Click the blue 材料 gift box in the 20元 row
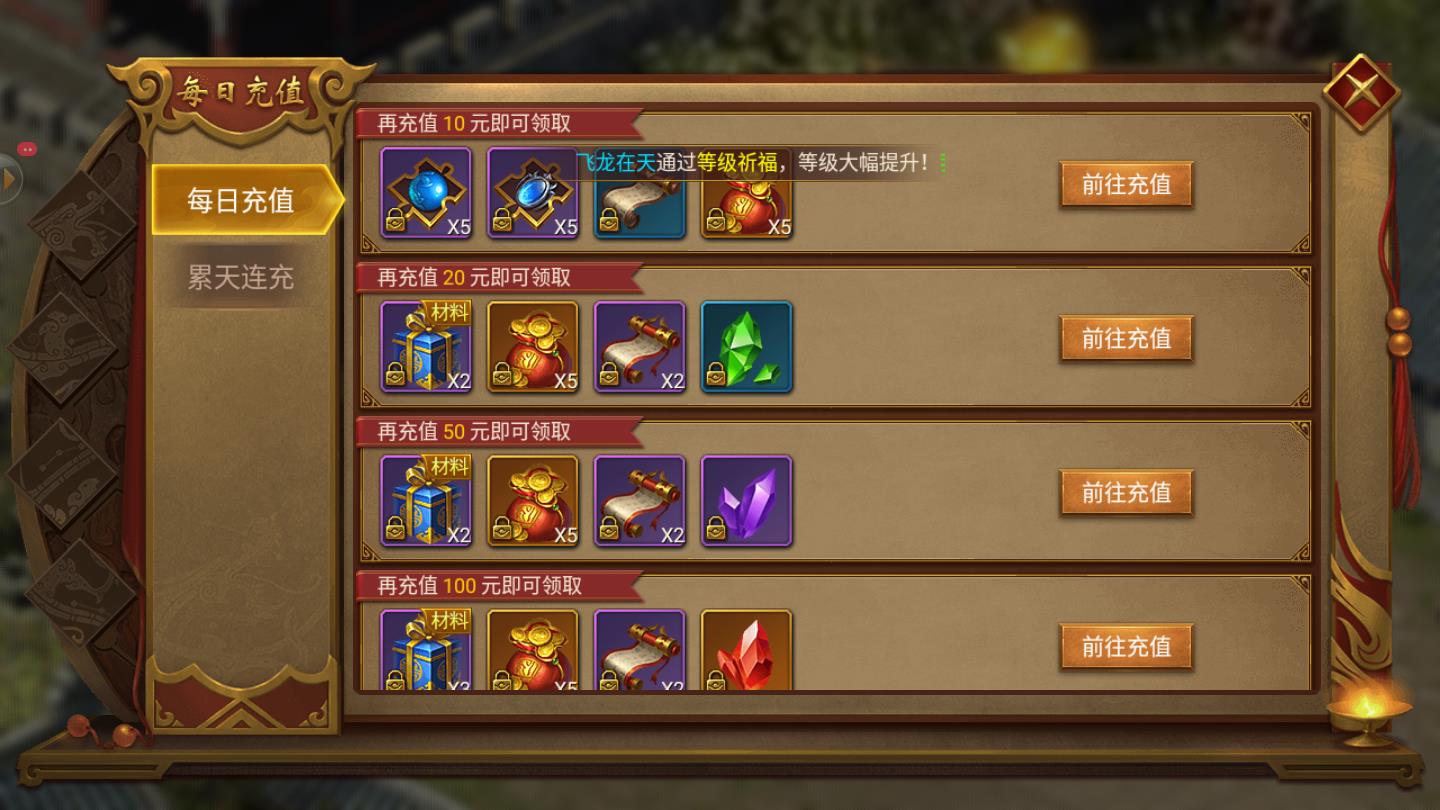 (427, 346)
